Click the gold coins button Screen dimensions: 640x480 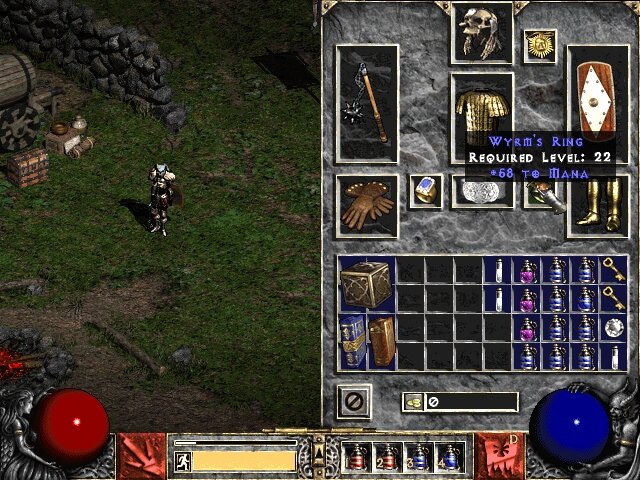point(415,402)
